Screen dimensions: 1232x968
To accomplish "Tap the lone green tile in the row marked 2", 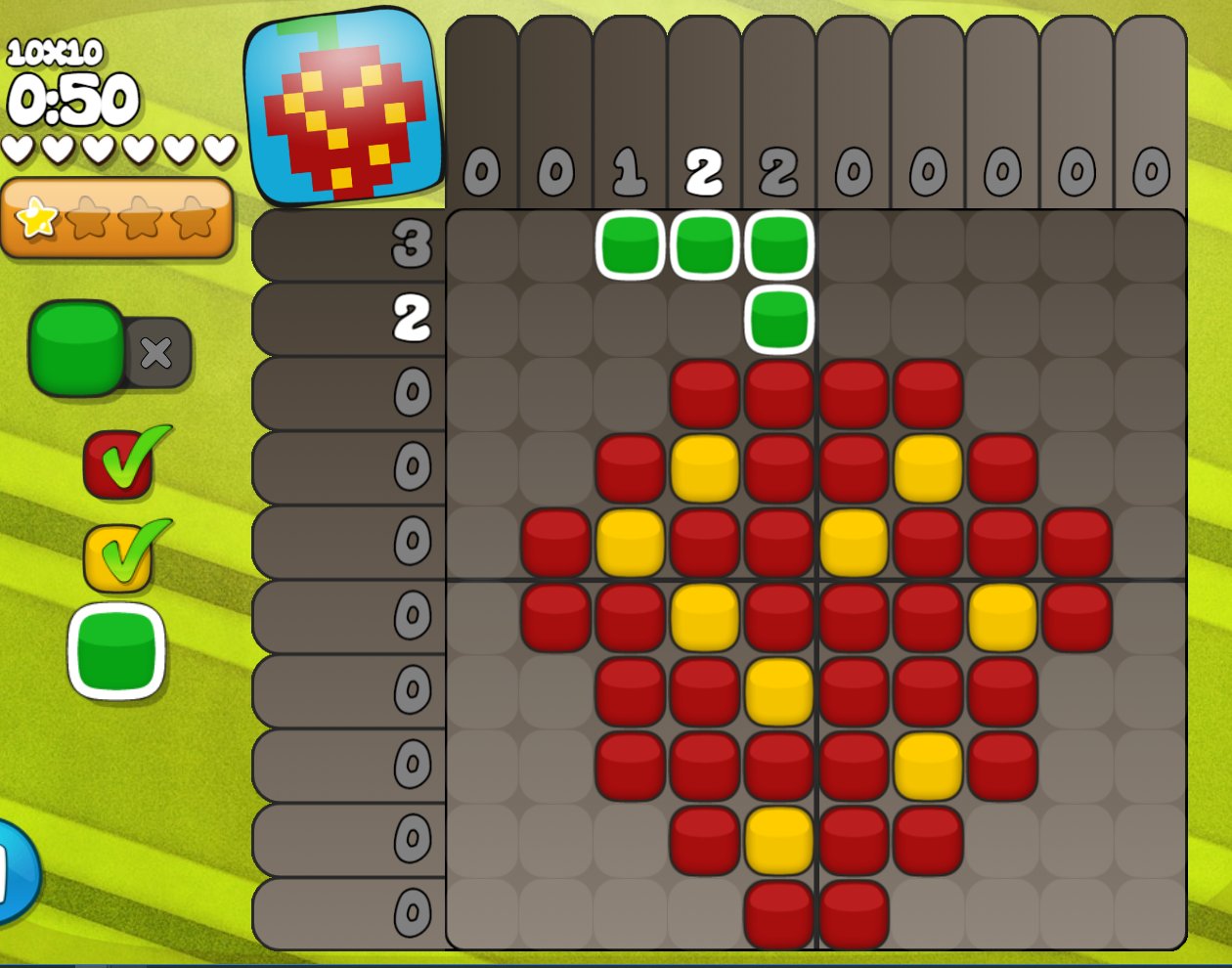I will click(x=779, y=320).
